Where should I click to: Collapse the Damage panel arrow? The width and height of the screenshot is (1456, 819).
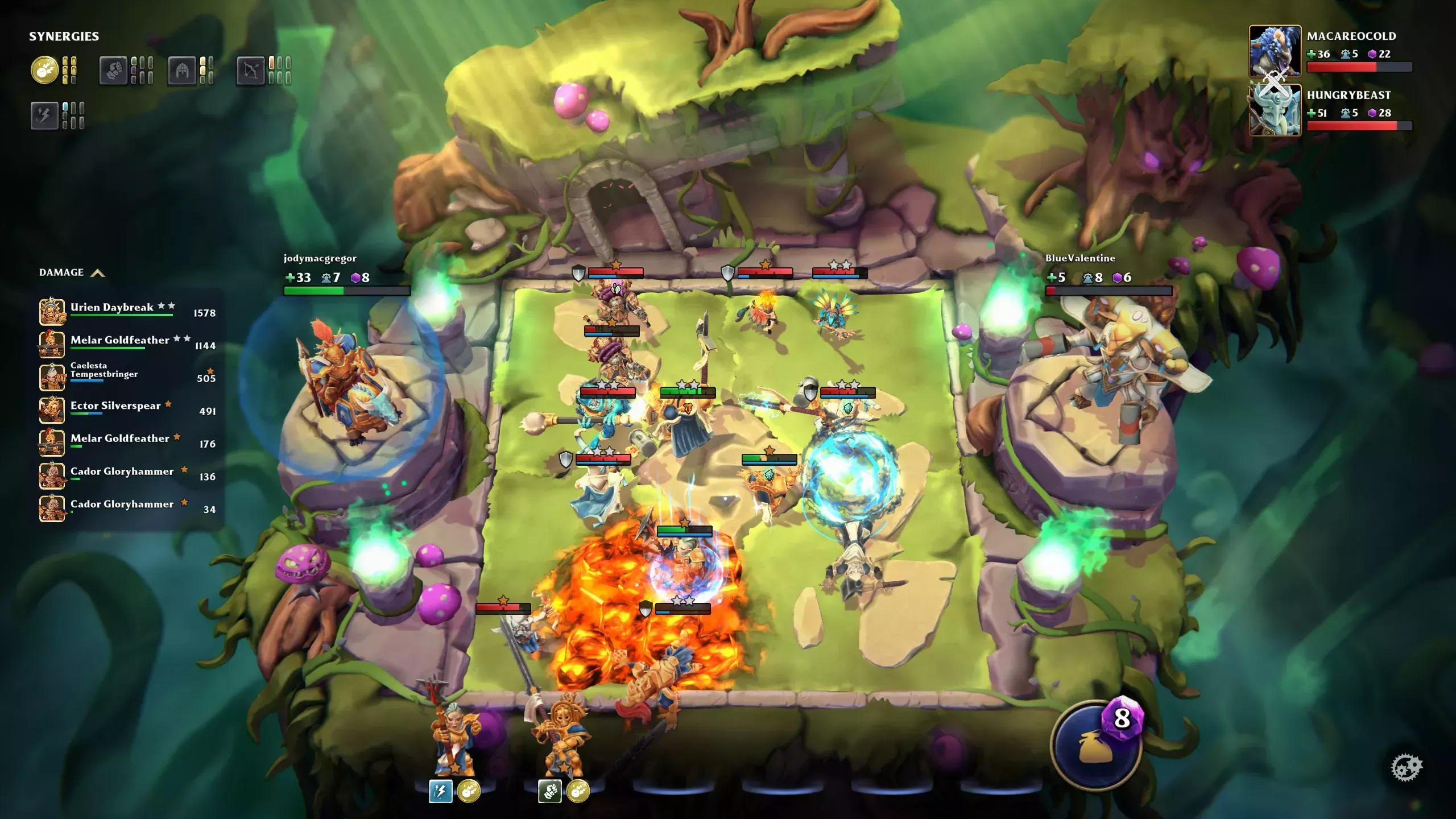point(98,273)
